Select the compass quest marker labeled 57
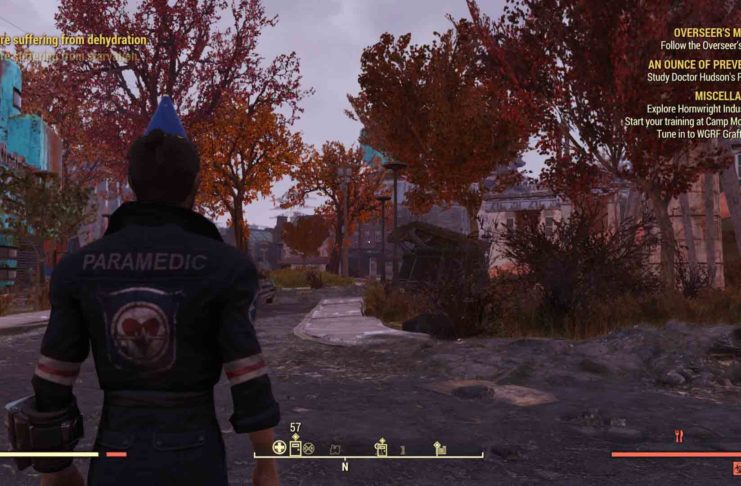 (295, 445)
